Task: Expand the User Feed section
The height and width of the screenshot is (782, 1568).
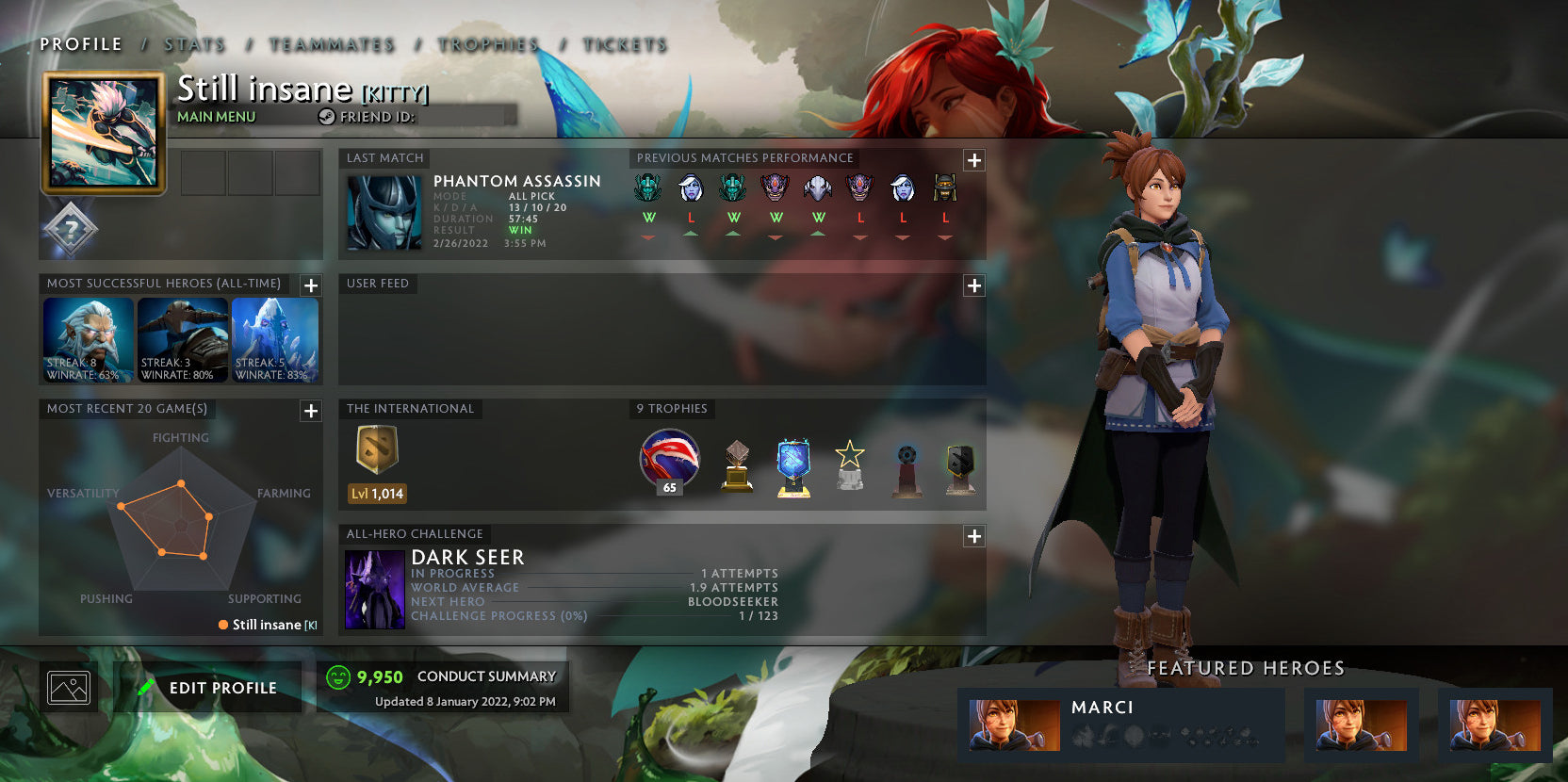Action: tap(973, 284)
